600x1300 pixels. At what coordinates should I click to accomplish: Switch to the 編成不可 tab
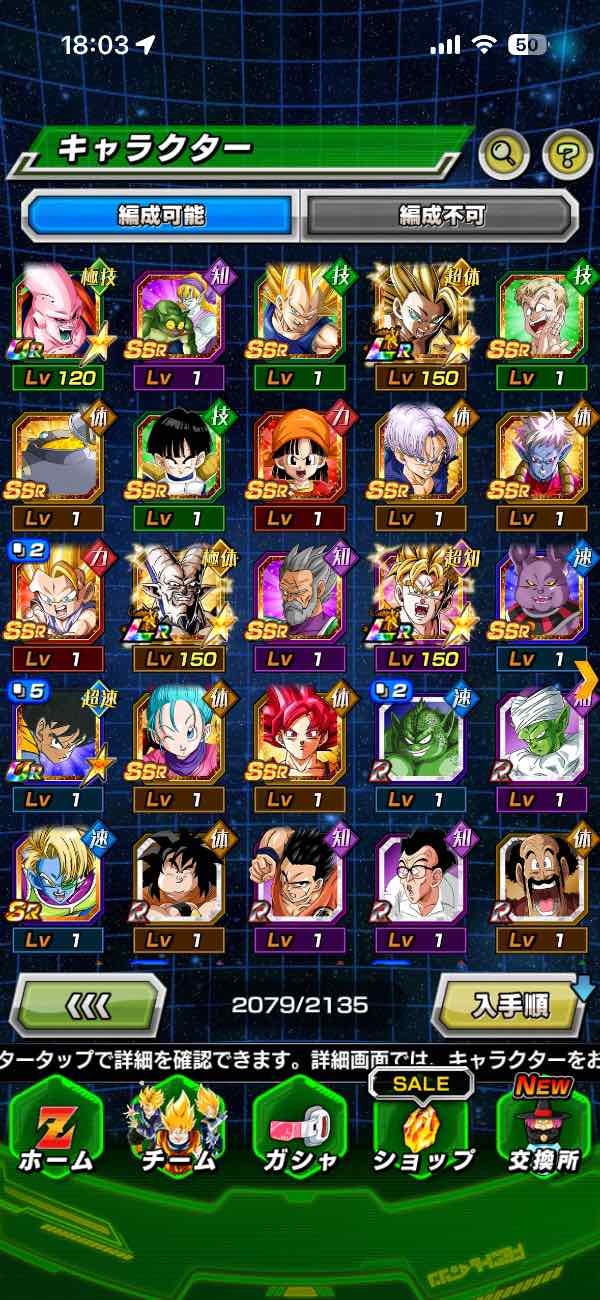441,215
